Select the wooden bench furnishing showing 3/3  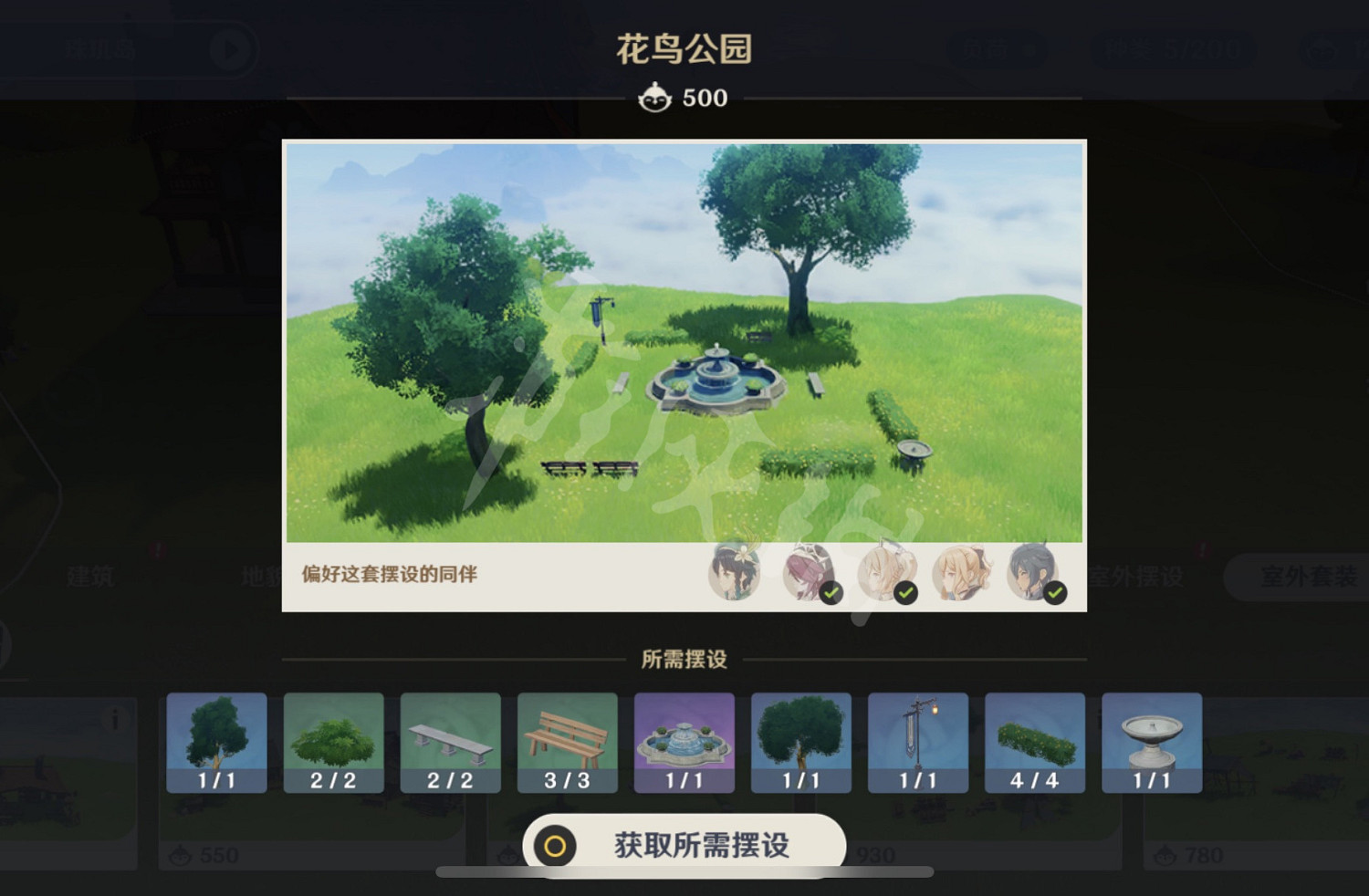click(x=567, y=743)
